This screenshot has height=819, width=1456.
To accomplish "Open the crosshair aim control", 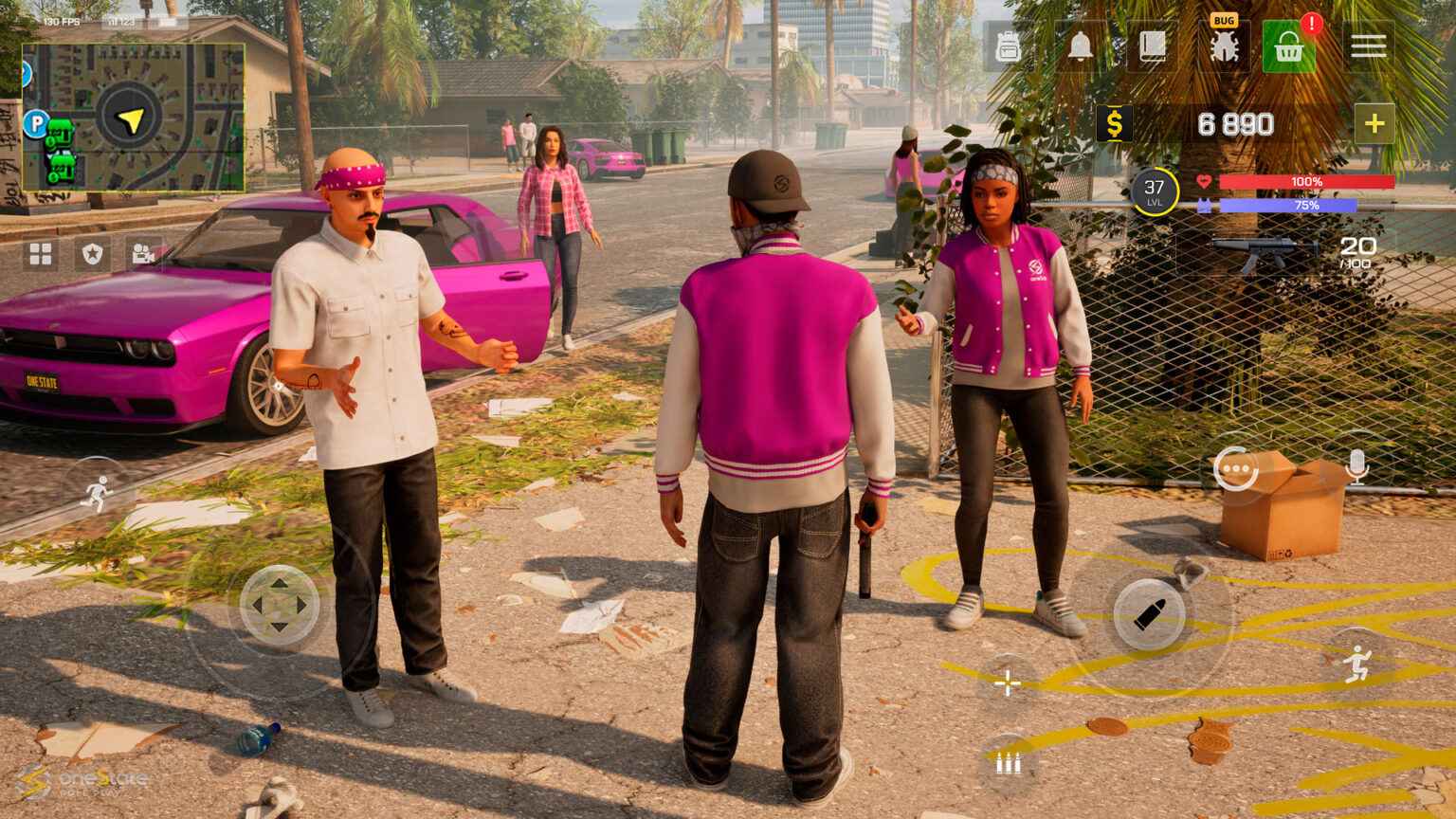I will [x=1007, y=682].
